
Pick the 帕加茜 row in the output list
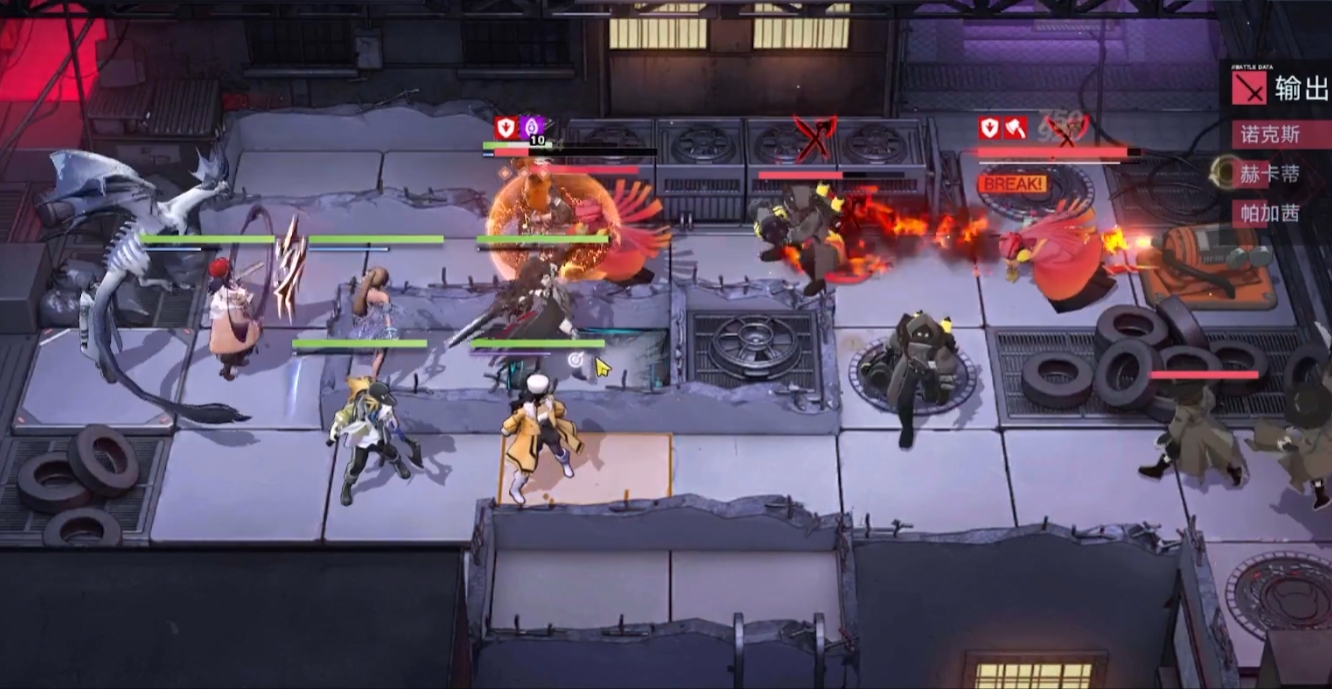pos(1271,213)
